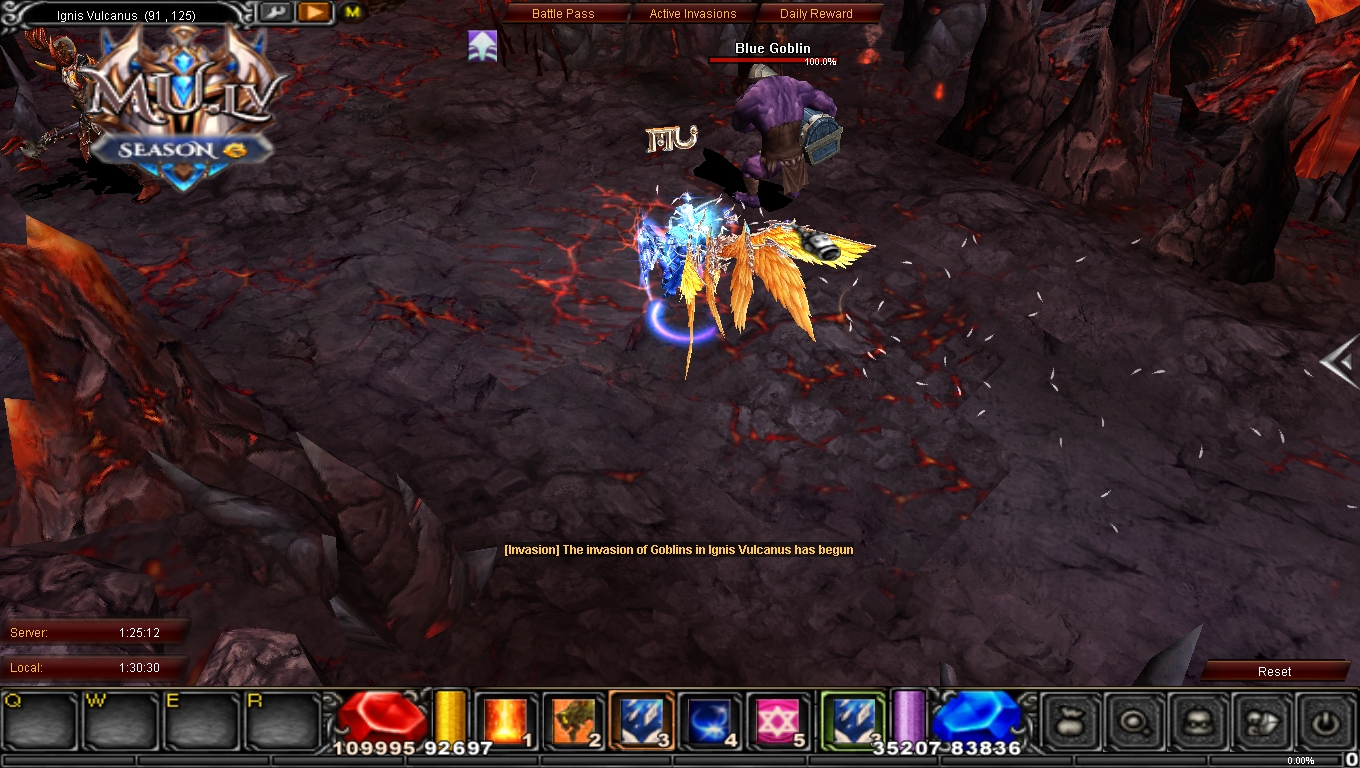1360x768 pixels.
Task: Click the wrench settings icon in top bar
Action: (277, 12)
